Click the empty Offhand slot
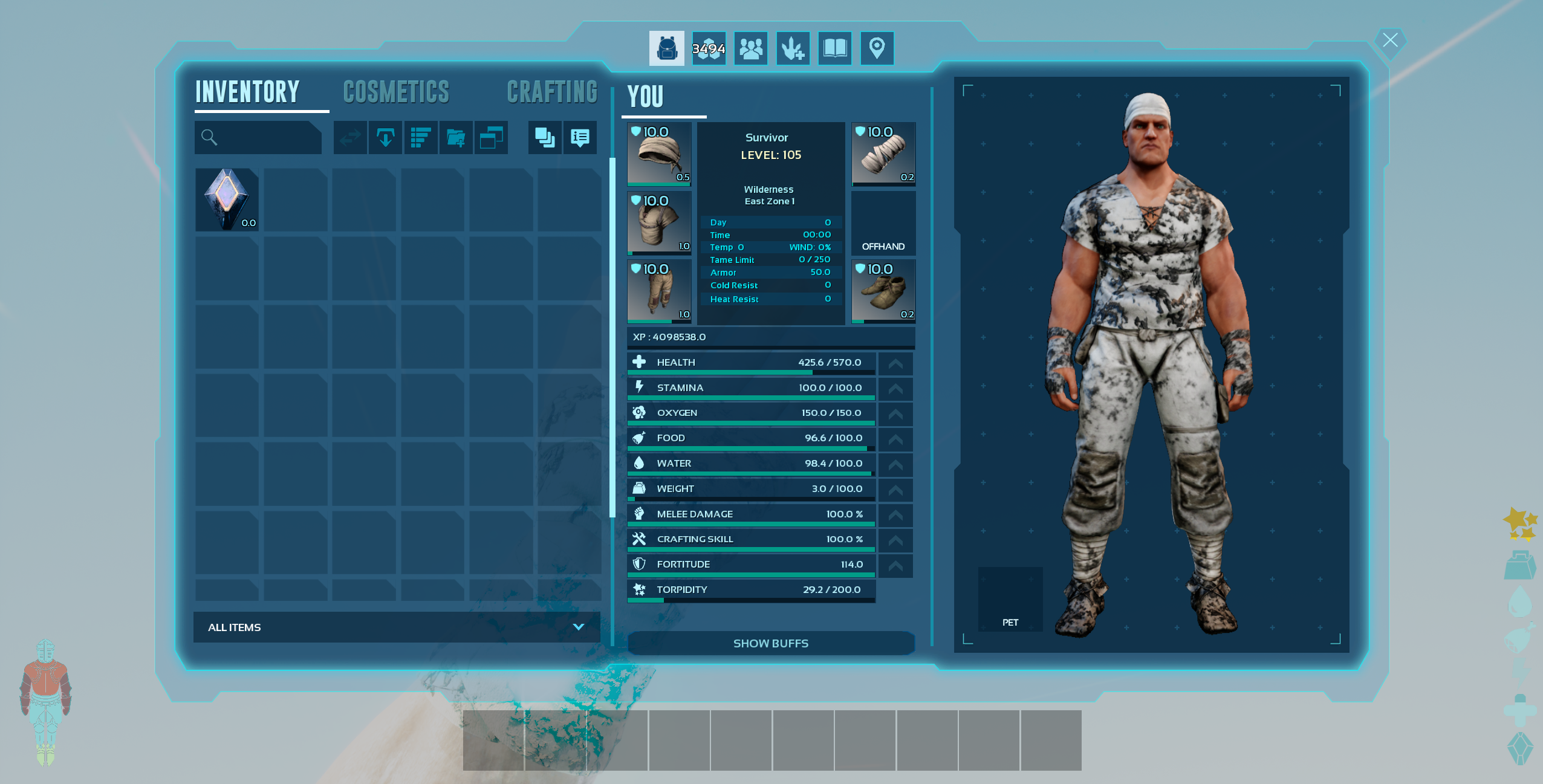This screenshot has width=1543, height=784. 883,223
